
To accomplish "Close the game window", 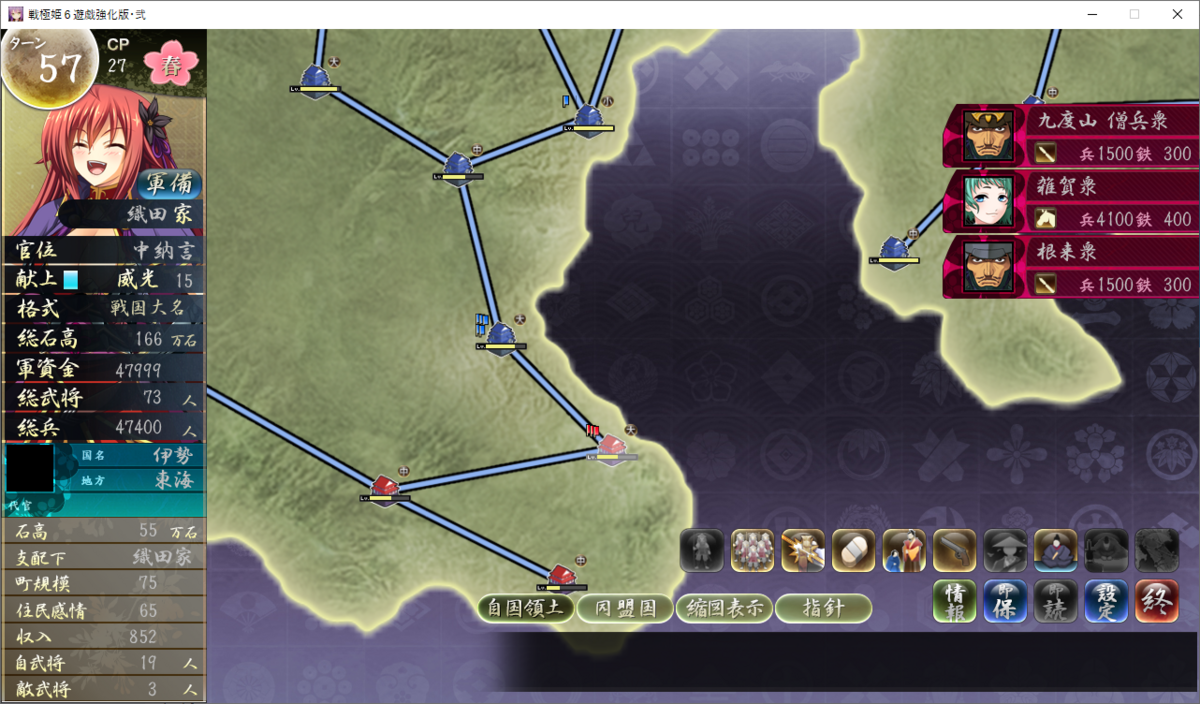I will point(1176,14).
